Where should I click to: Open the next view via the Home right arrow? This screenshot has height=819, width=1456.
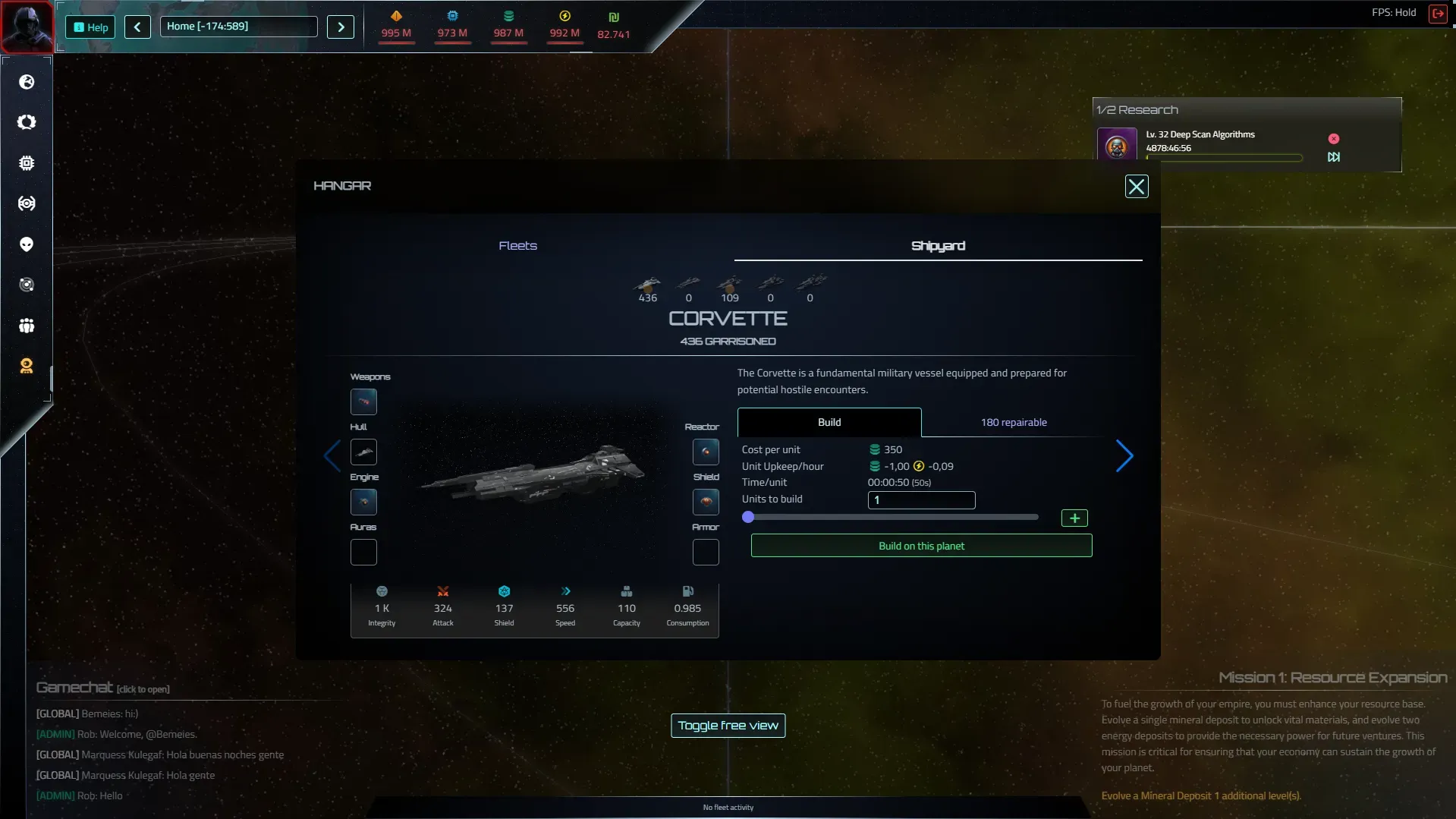point(340,27)
